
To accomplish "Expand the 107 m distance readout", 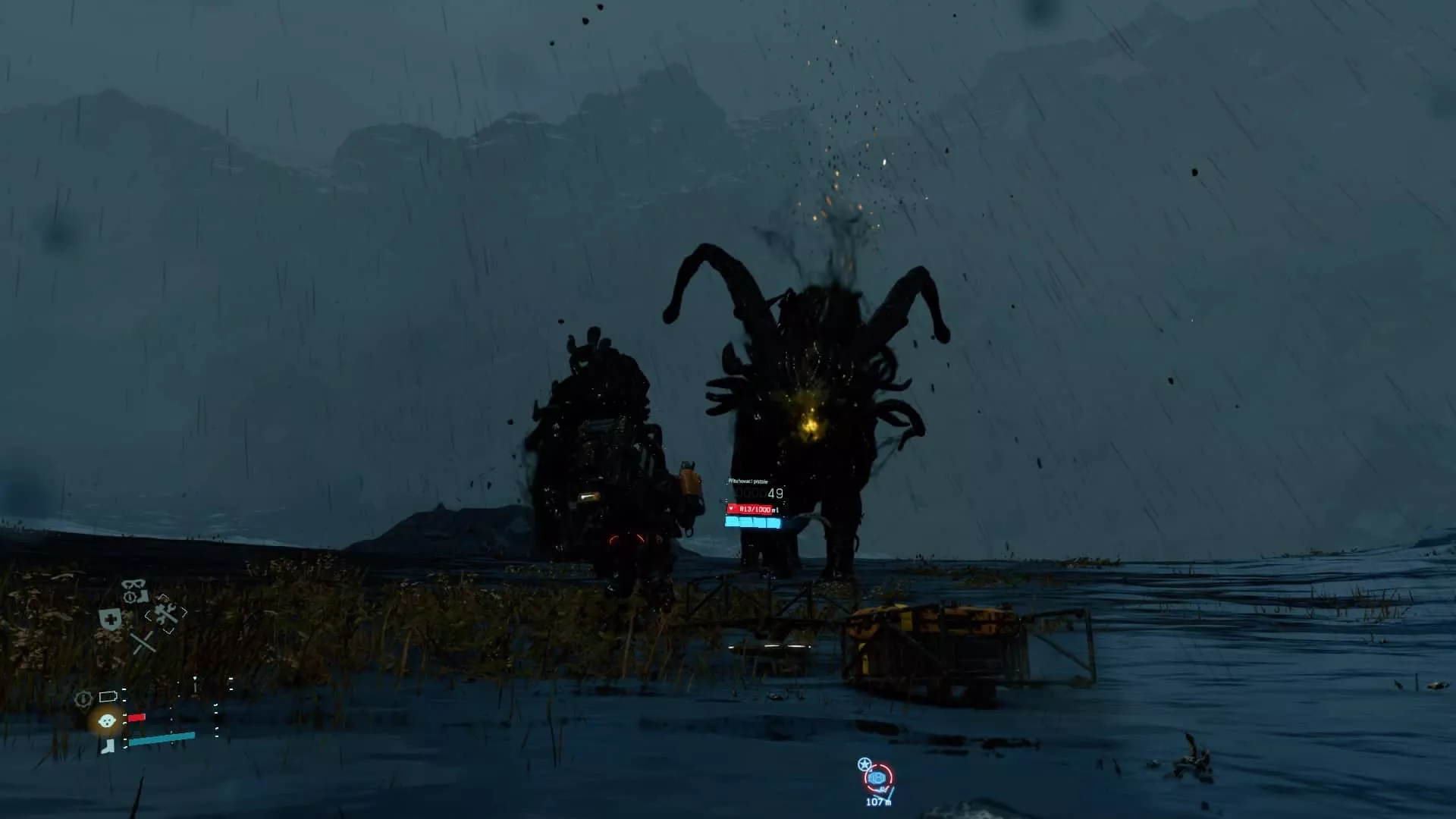I will (878, 802).
